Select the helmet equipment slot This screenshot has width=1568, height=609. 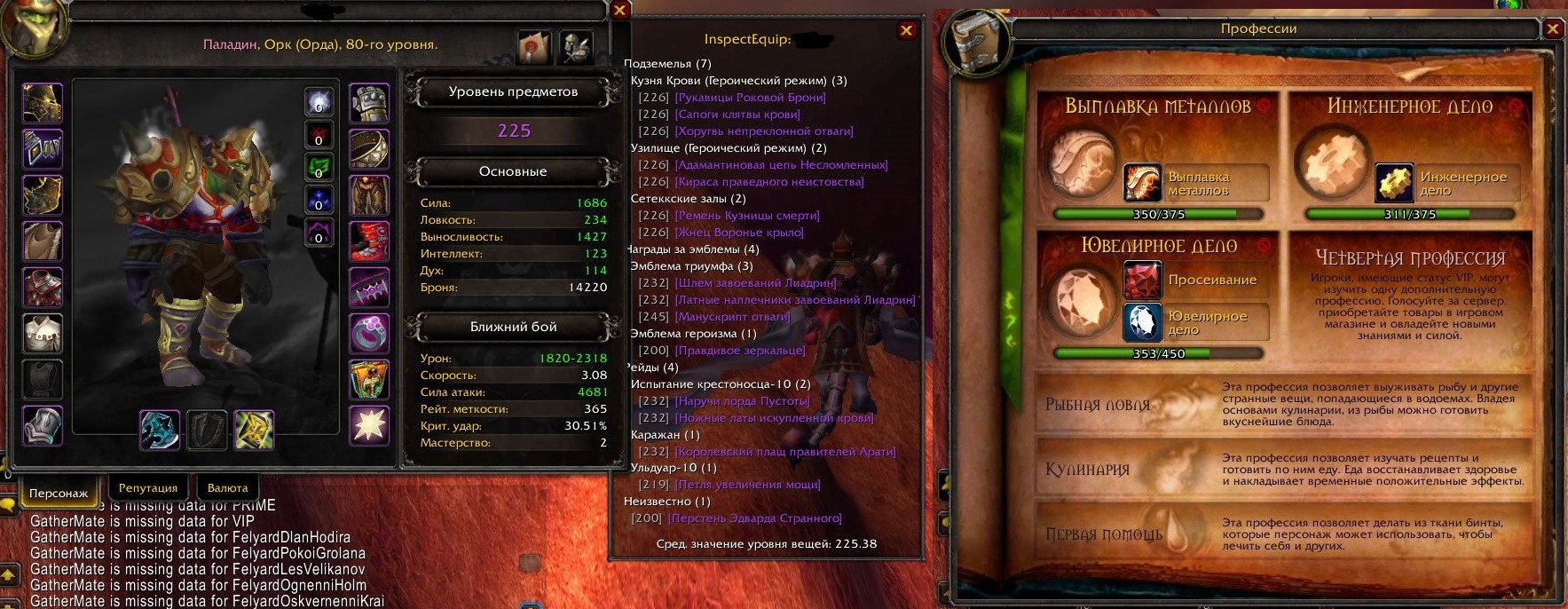[43, 103]
